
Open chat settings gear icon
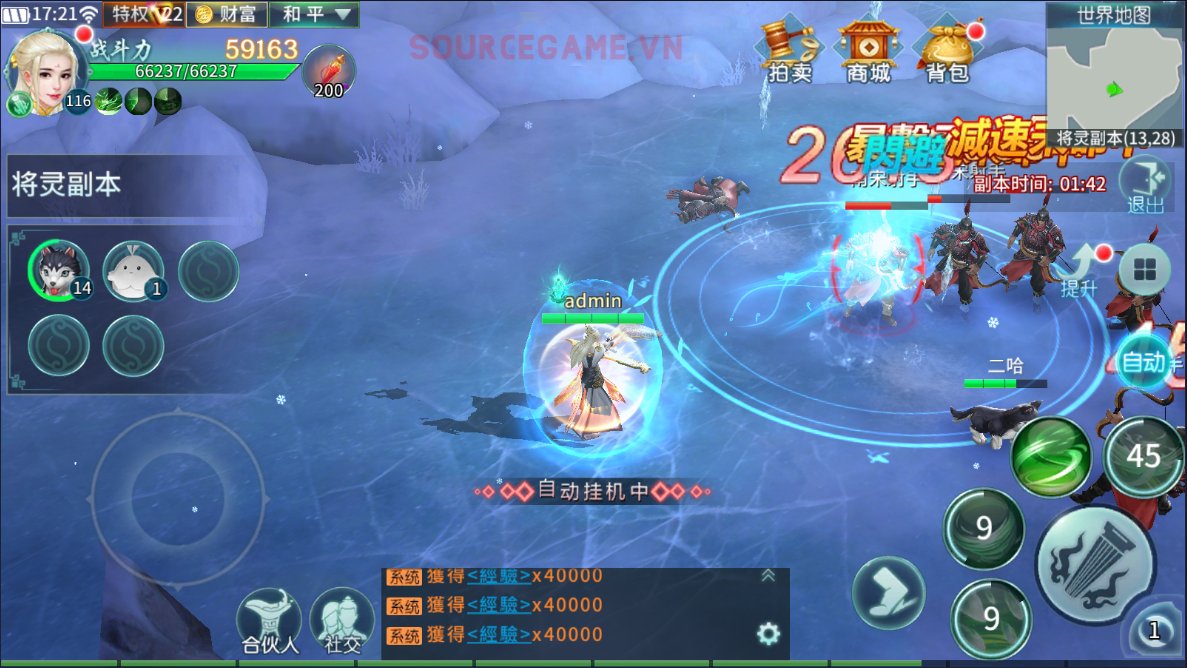coord(768,633)
